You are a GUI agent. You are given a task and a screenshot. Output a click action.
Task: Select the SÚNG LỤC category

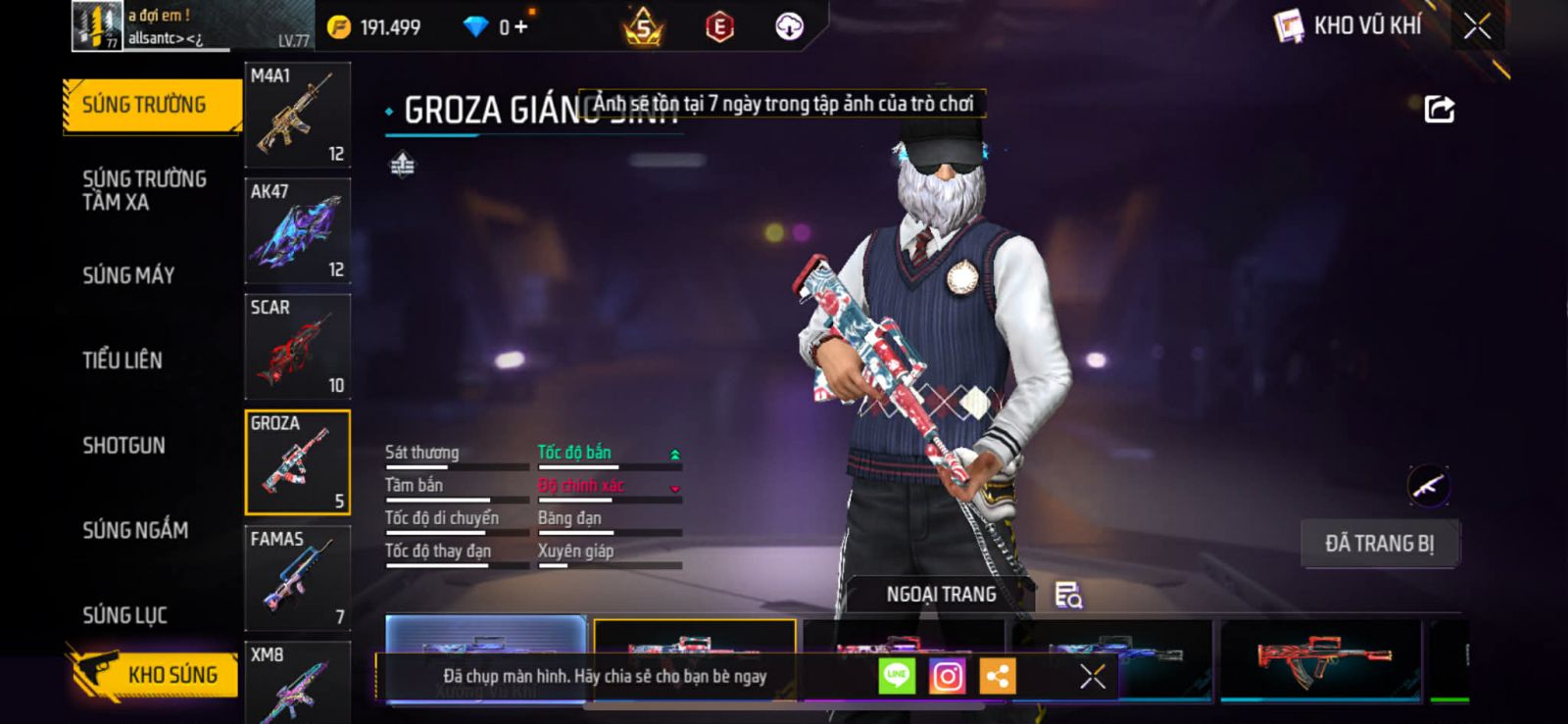124,615
